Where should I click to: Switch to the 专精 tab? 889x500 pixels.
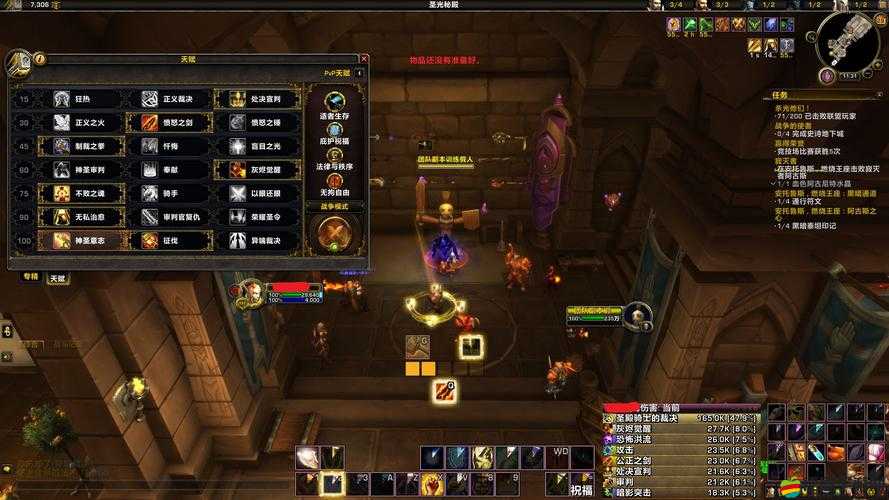pos(29,277)
